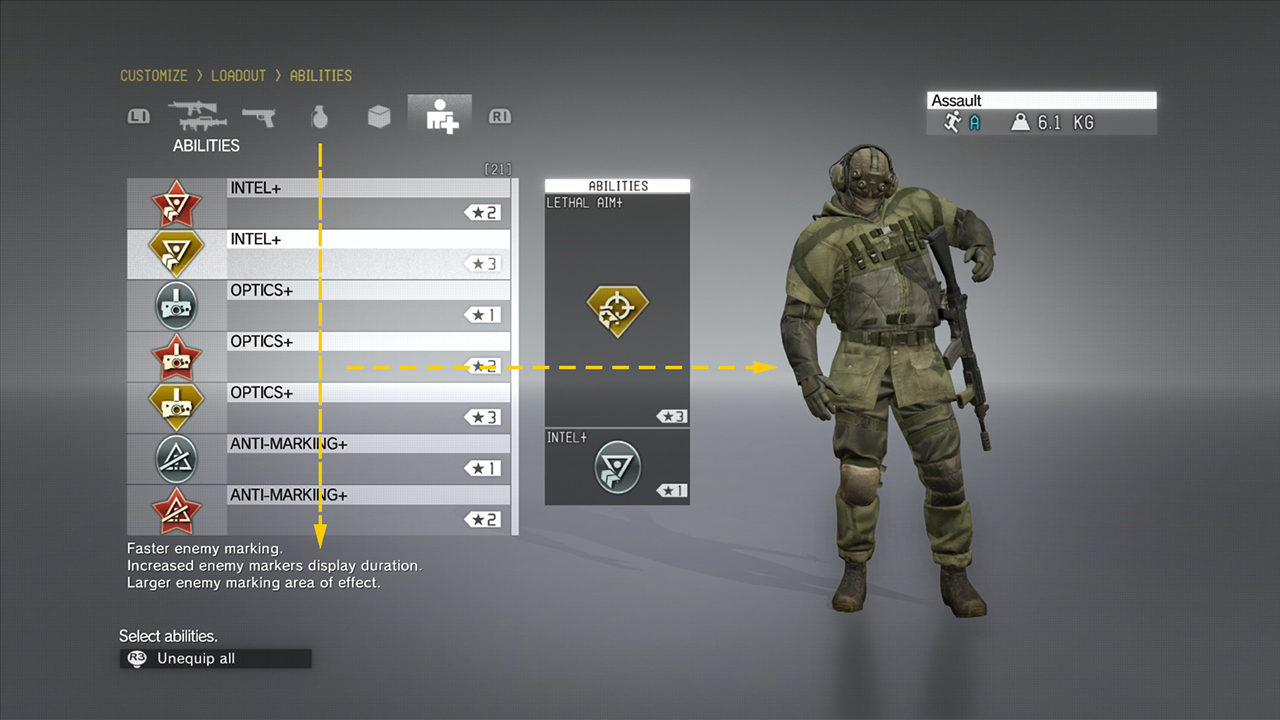Viewport: 1280px width, 720px height.
Task: Select the INTEL+ two-star ability row
Action: (x=318, y=203)
